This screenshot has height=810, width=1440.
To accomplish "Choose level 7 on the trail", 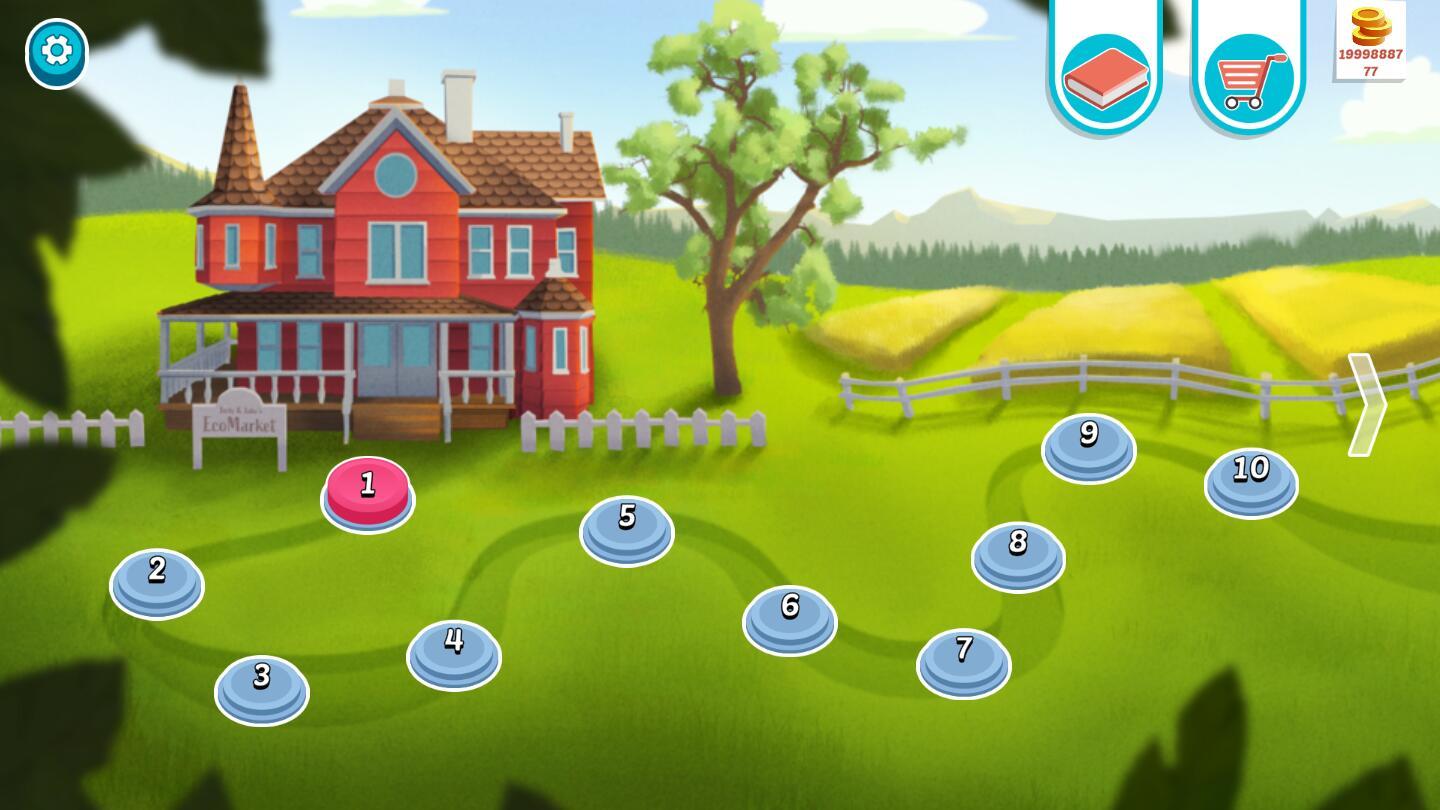I will pyautogui.click(x=964, y=661).
